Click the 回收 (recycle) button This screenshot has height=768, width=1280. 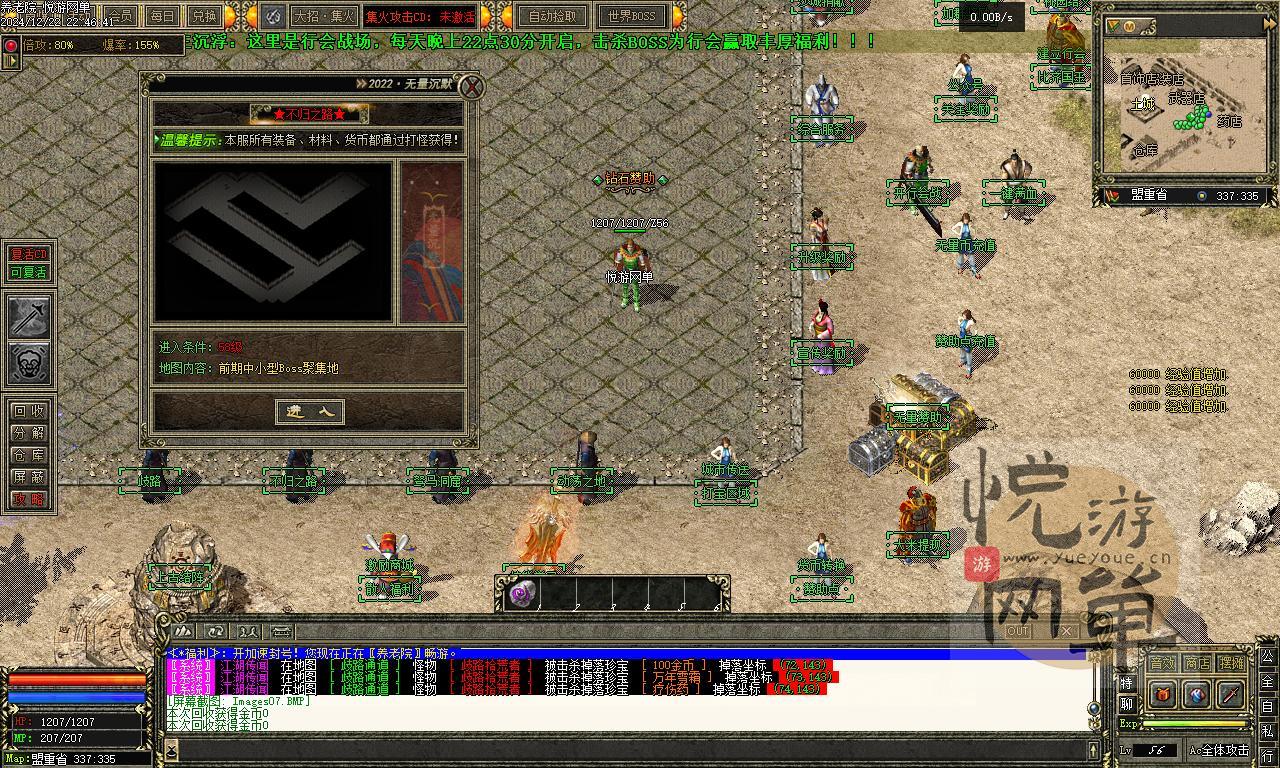(x=29, y=411)
